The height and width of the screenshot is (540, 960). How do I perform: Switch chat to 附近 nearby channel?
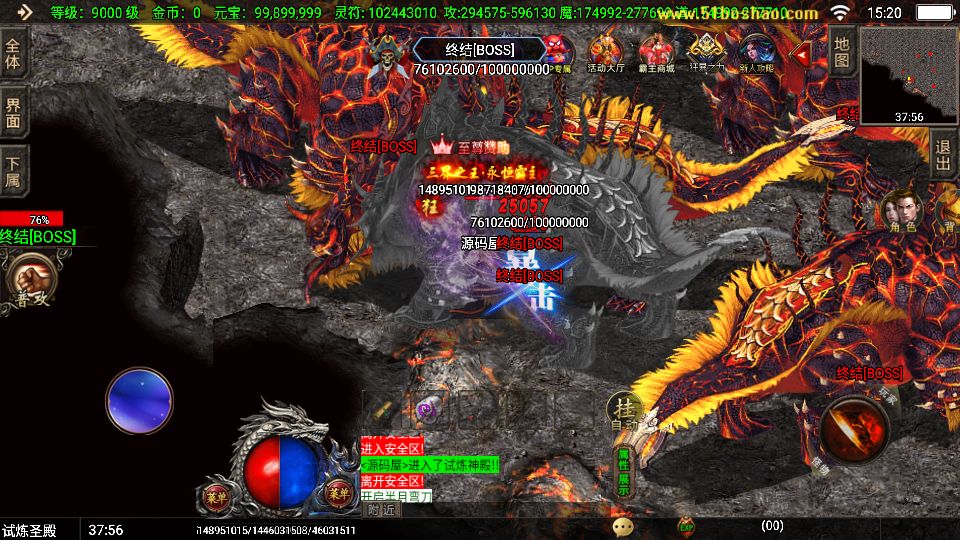click(381, 509)
